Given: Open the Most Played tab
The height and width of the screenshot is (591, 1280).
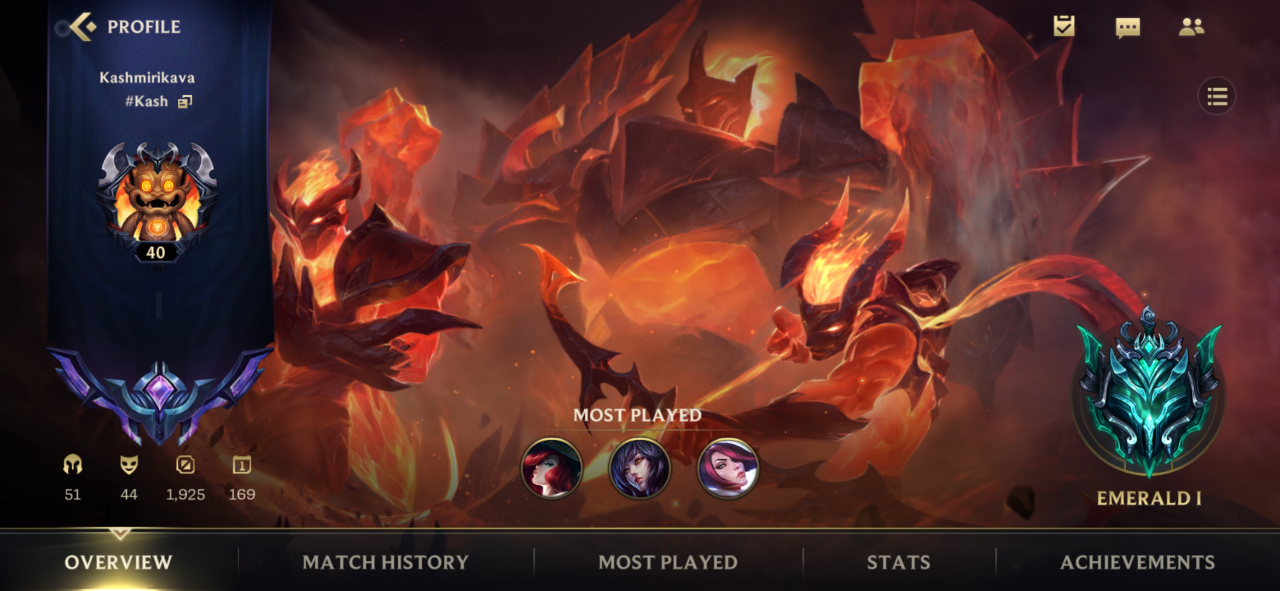Looking at the screenshot, I should [x=668, y=562].
